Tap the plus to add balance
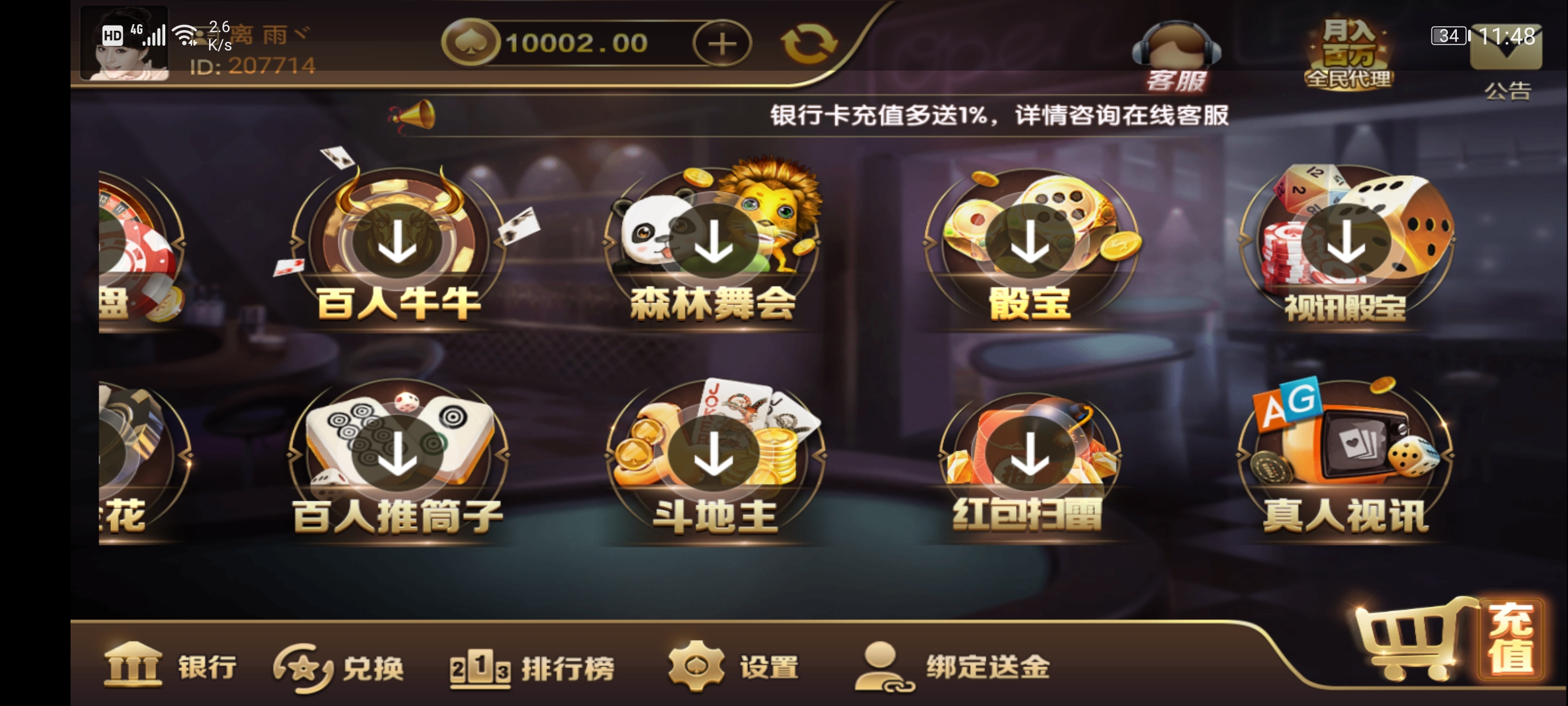Image resolution: width=1568 pixels, height=706 pixels. (722, 42)
